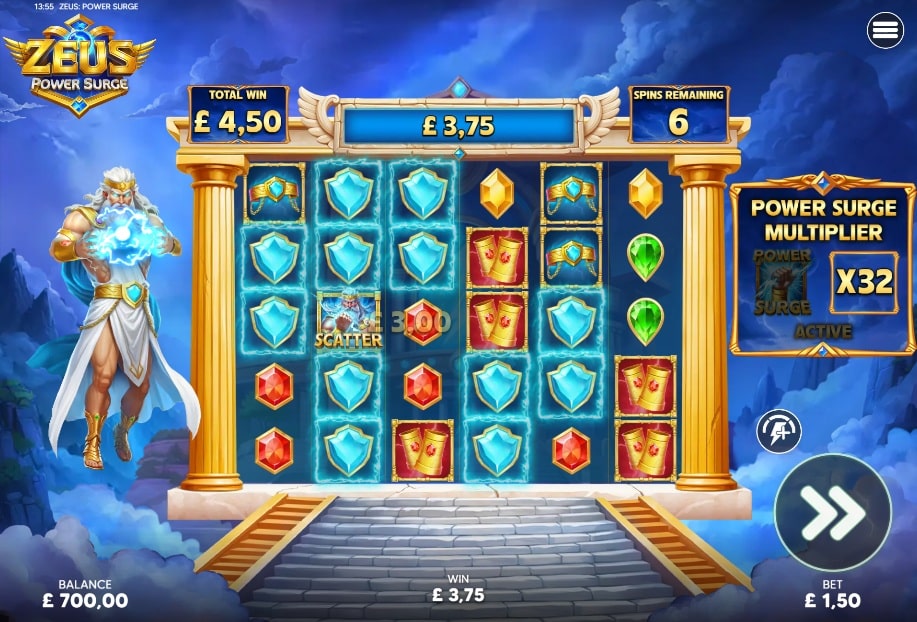Open the hamburger menu
The height and width of the screenshot is (622, 917).
[x=885, y=31]
